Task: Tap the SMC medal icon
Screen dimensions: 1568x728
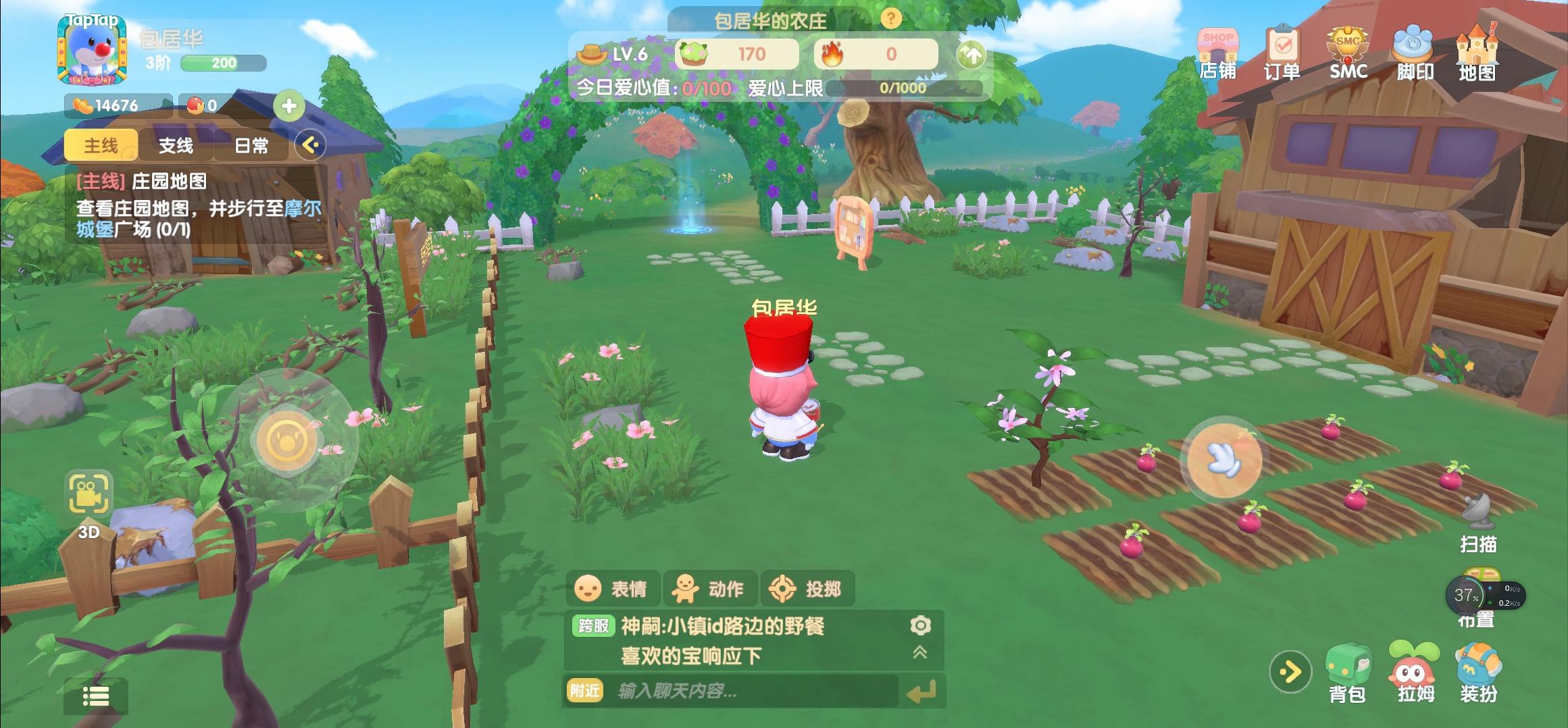Action: [x=1348, y=53]
